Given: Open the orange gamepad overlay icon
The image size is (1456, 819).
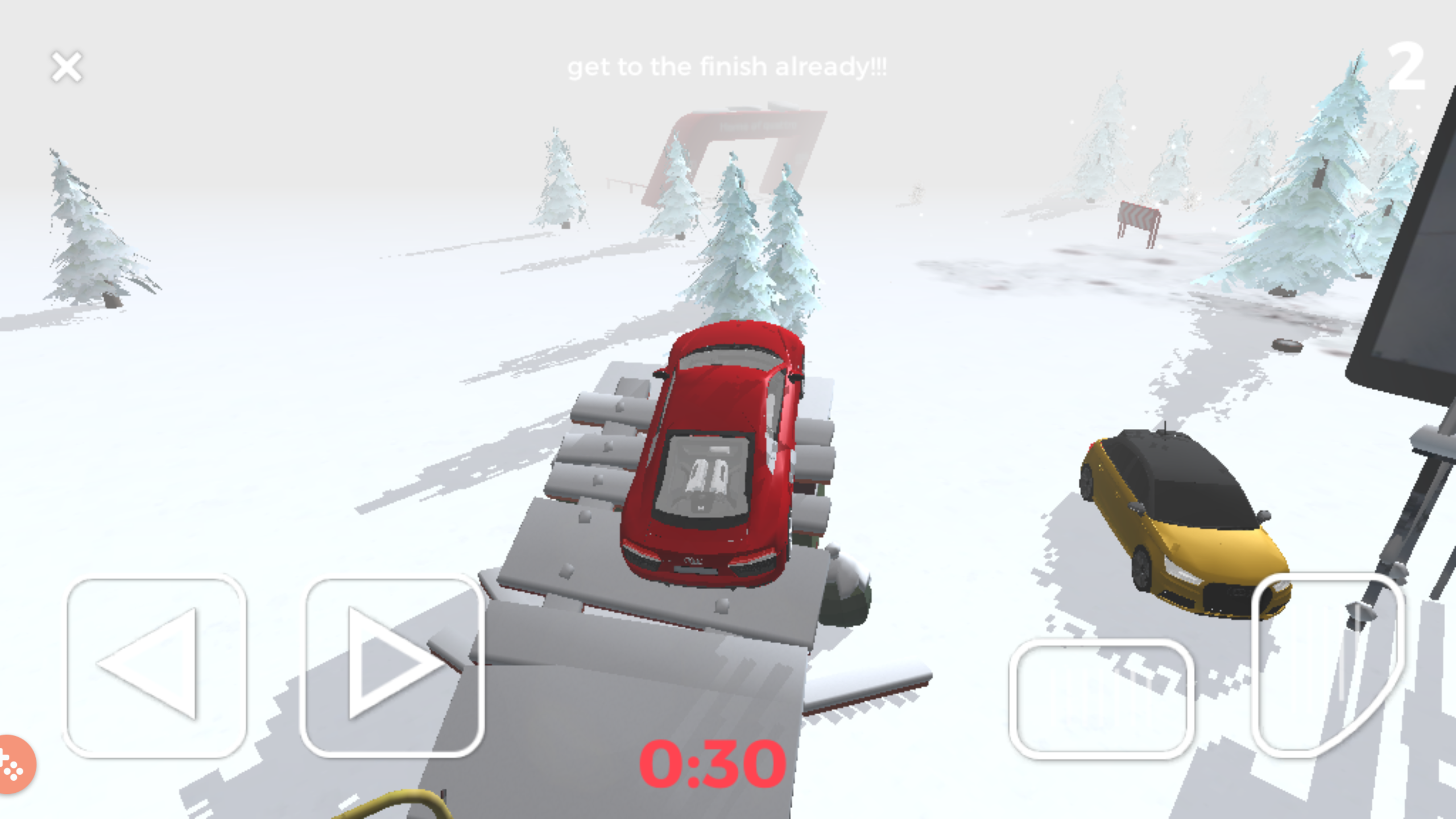Looking at the screenshot, I should pos(14,763).
